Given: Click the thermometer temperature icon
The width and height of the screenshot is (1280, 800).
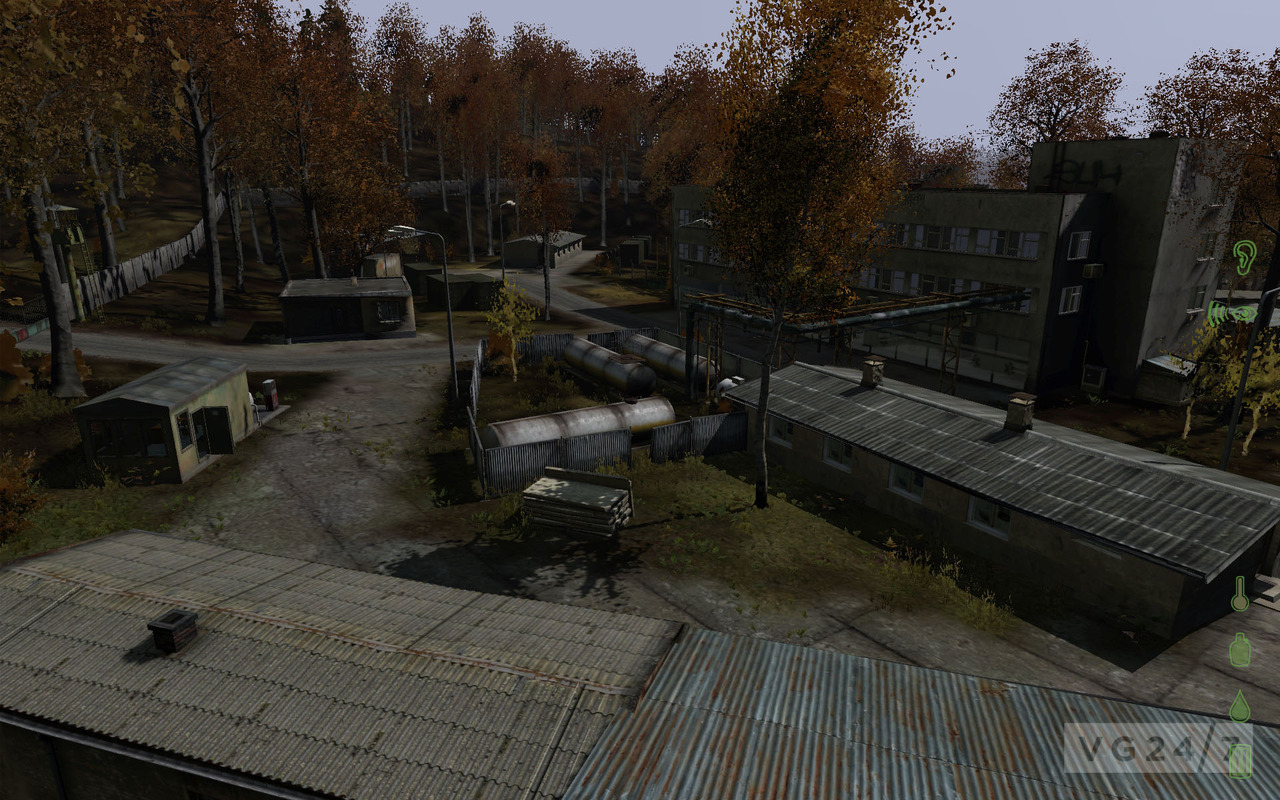Looking at the screenshot, I should (1240, 594).
